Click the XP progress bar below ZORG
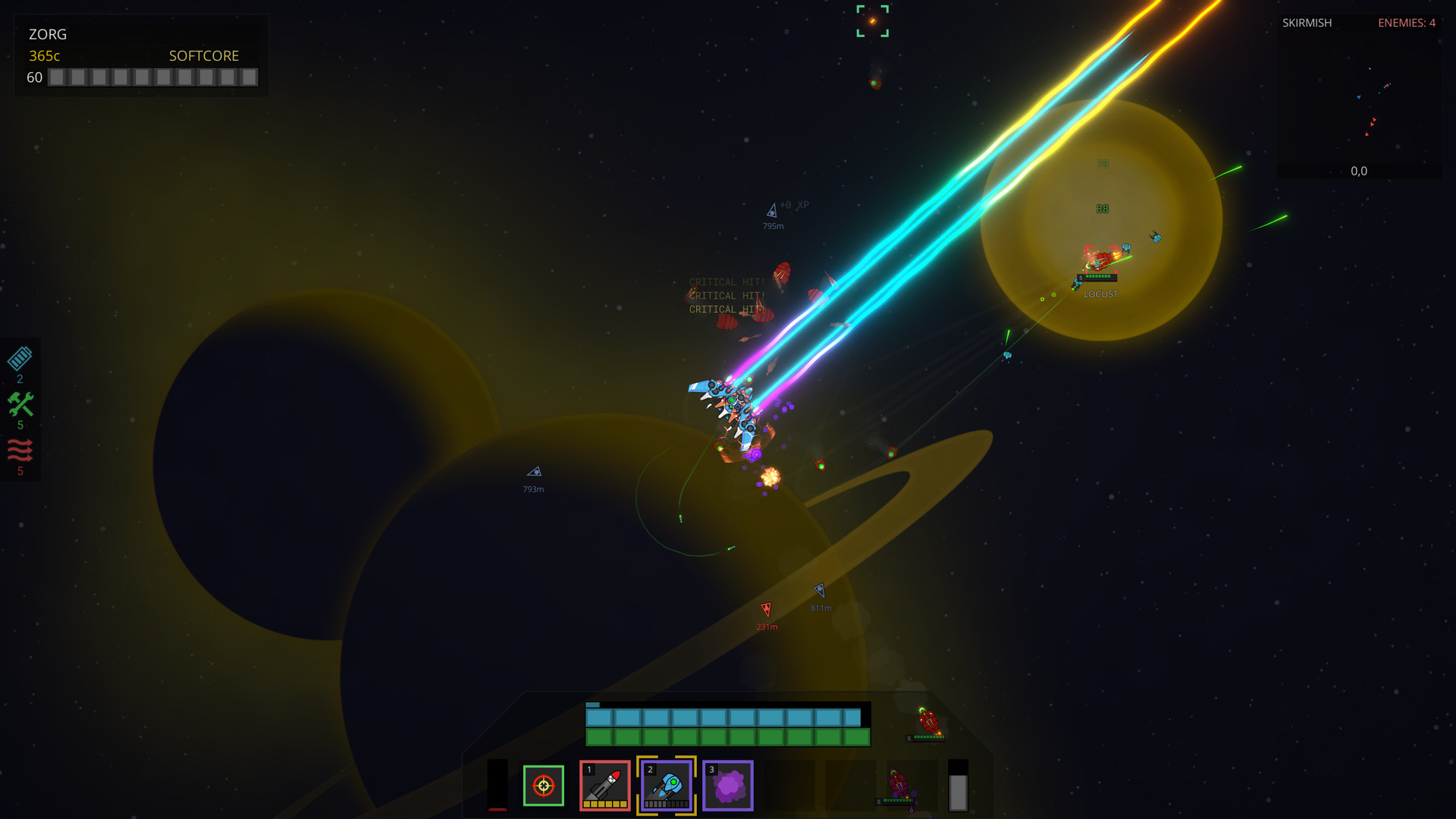The height and width of the screenshot is (819, 1456). [x=152, y=77]
